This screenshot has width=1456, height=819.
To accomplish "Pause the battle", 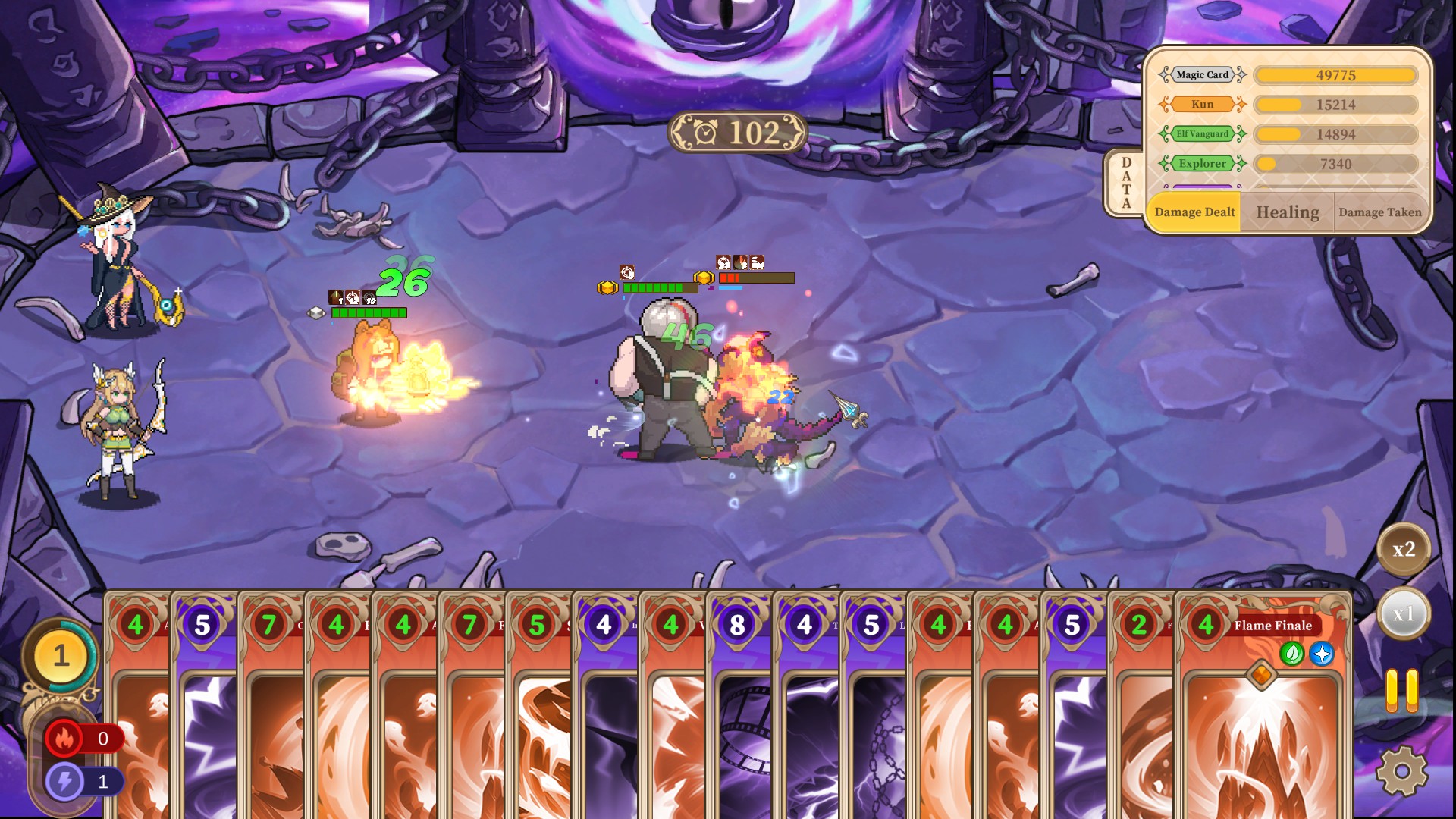I will [1402, 690].
